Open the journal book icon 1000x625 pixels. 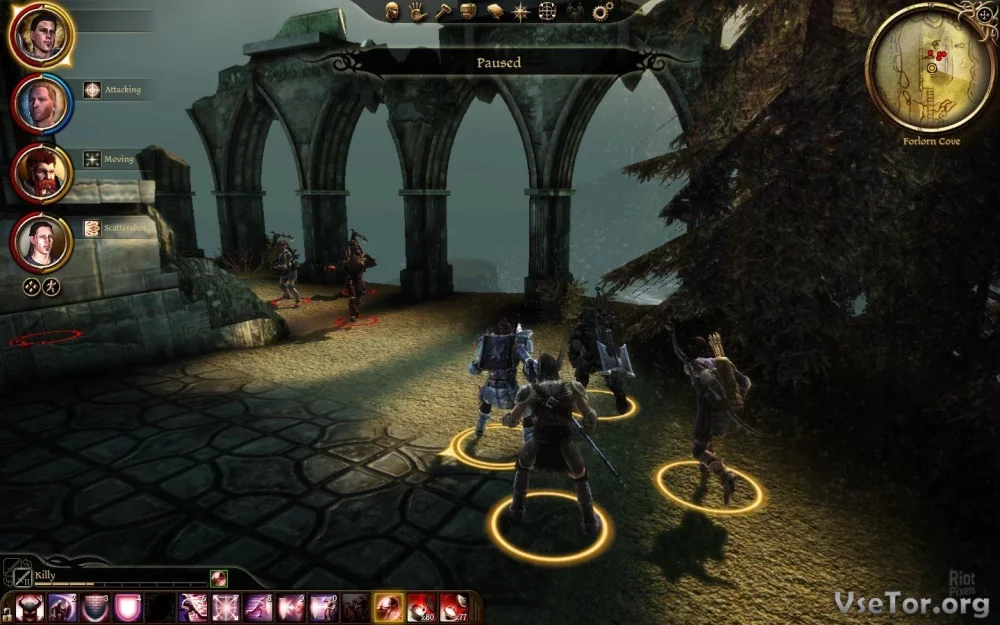494,12
